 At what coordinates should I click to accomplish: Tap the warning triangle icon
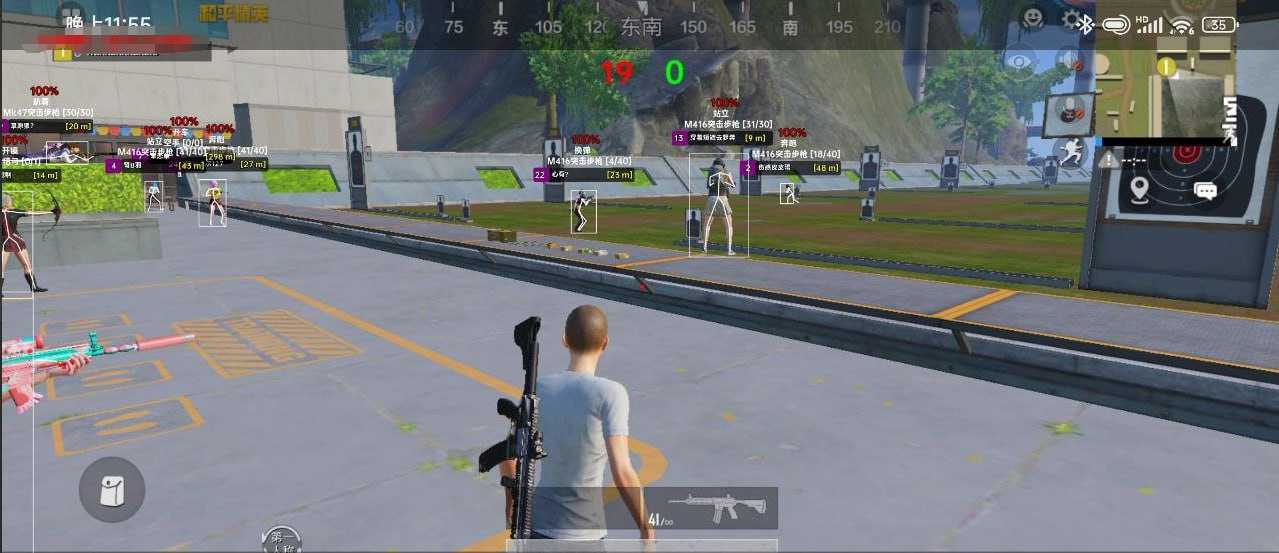pyautogui.click(x=1109, y=159)
